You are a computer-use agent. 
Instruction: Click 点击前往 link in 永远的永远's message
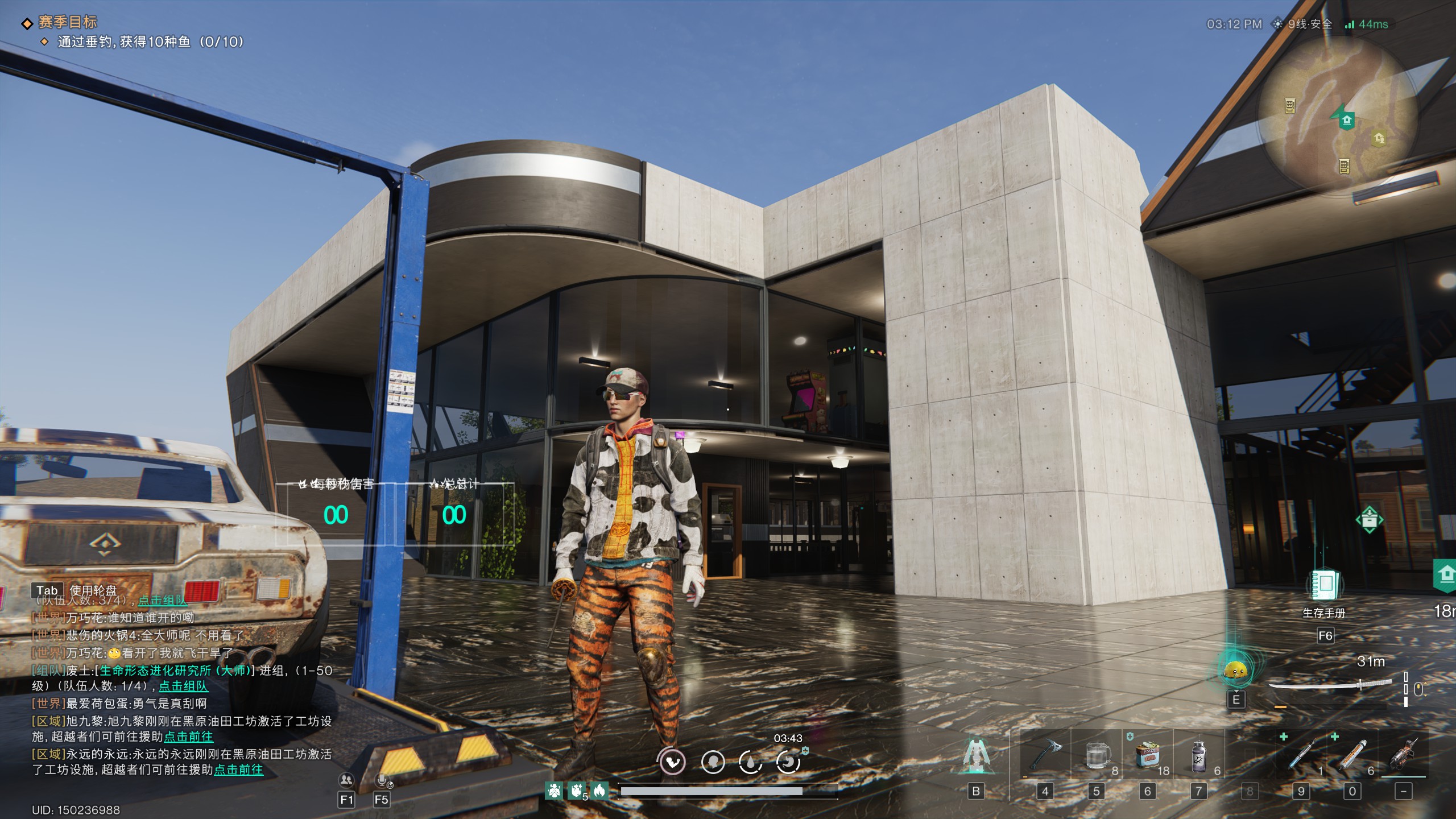pyautogui.click(x=238, y=770)
